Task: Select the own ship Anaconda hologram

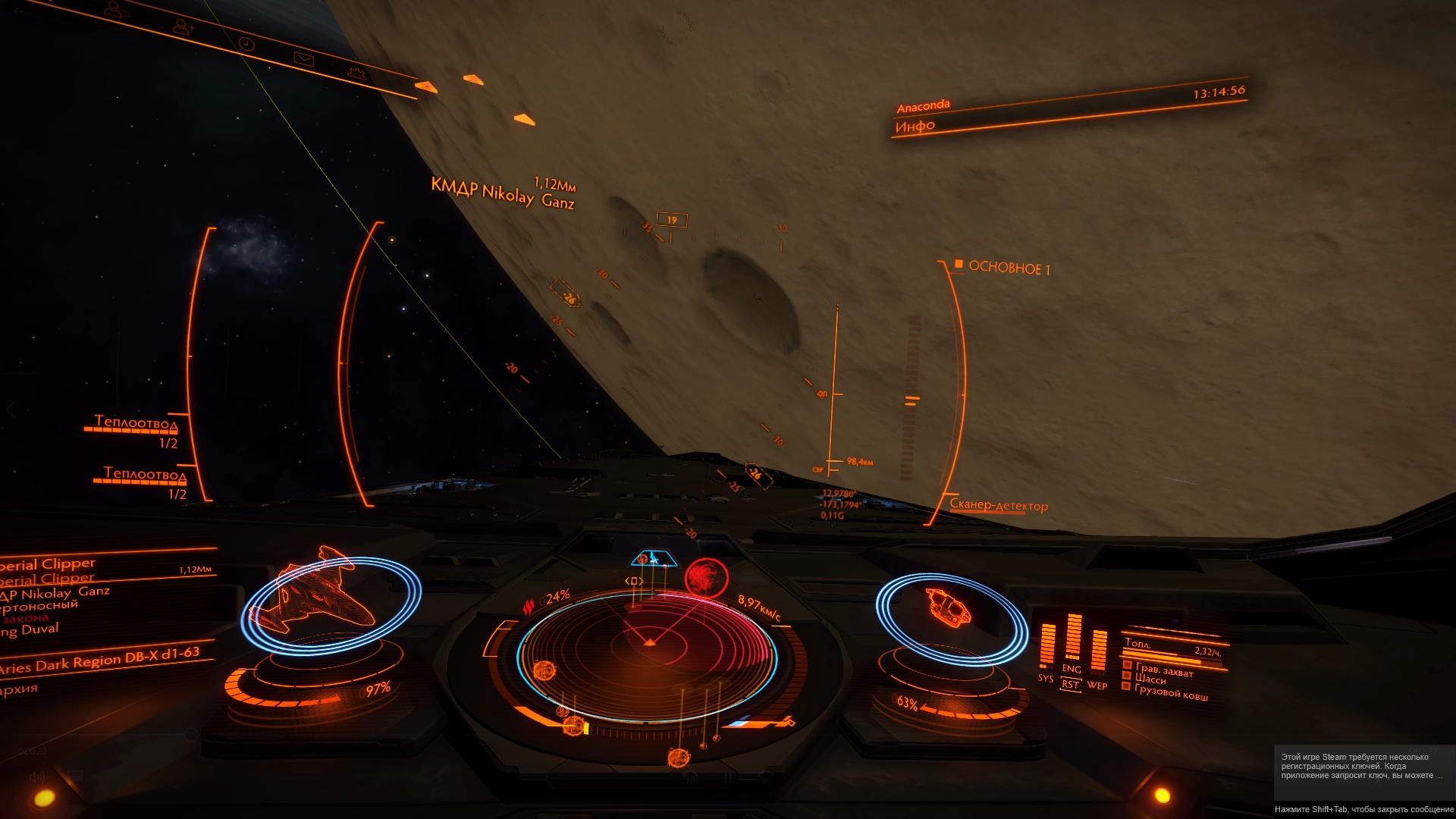Action: pyautogui.click(x=948, y=608)
